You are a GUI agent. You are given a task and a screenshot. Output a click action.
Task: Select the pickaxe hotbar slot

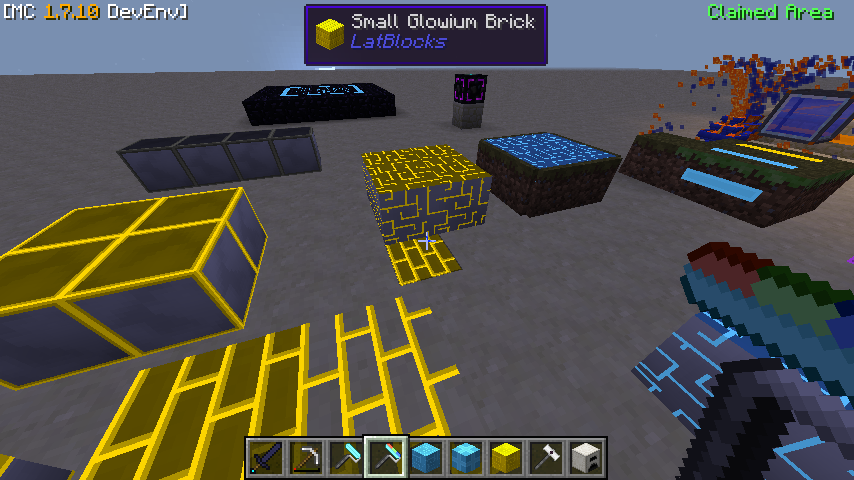pyautogui.click(x=305, y=459)
